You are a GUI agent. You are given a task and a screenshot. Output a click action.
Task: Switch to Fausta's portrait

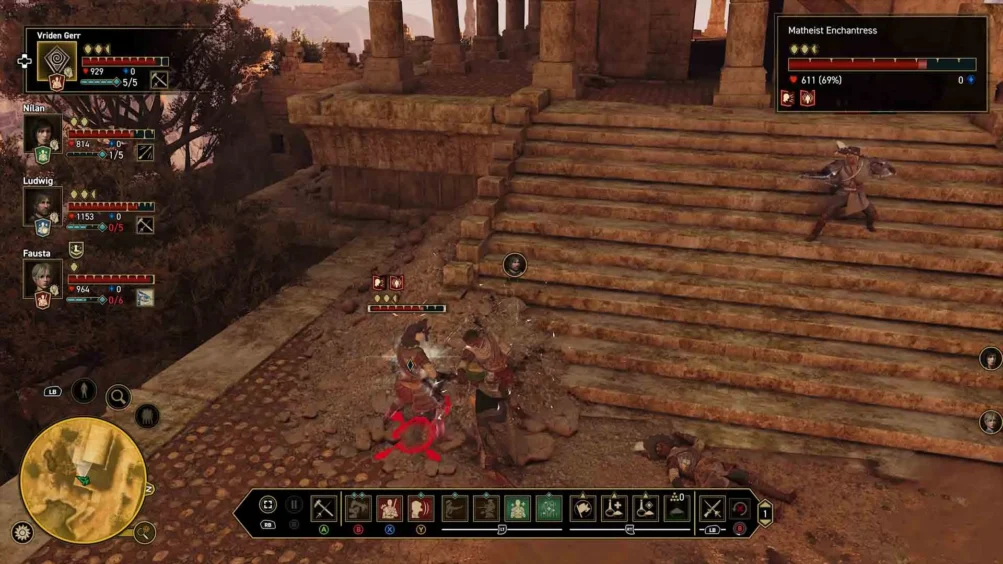coord(43,277)
